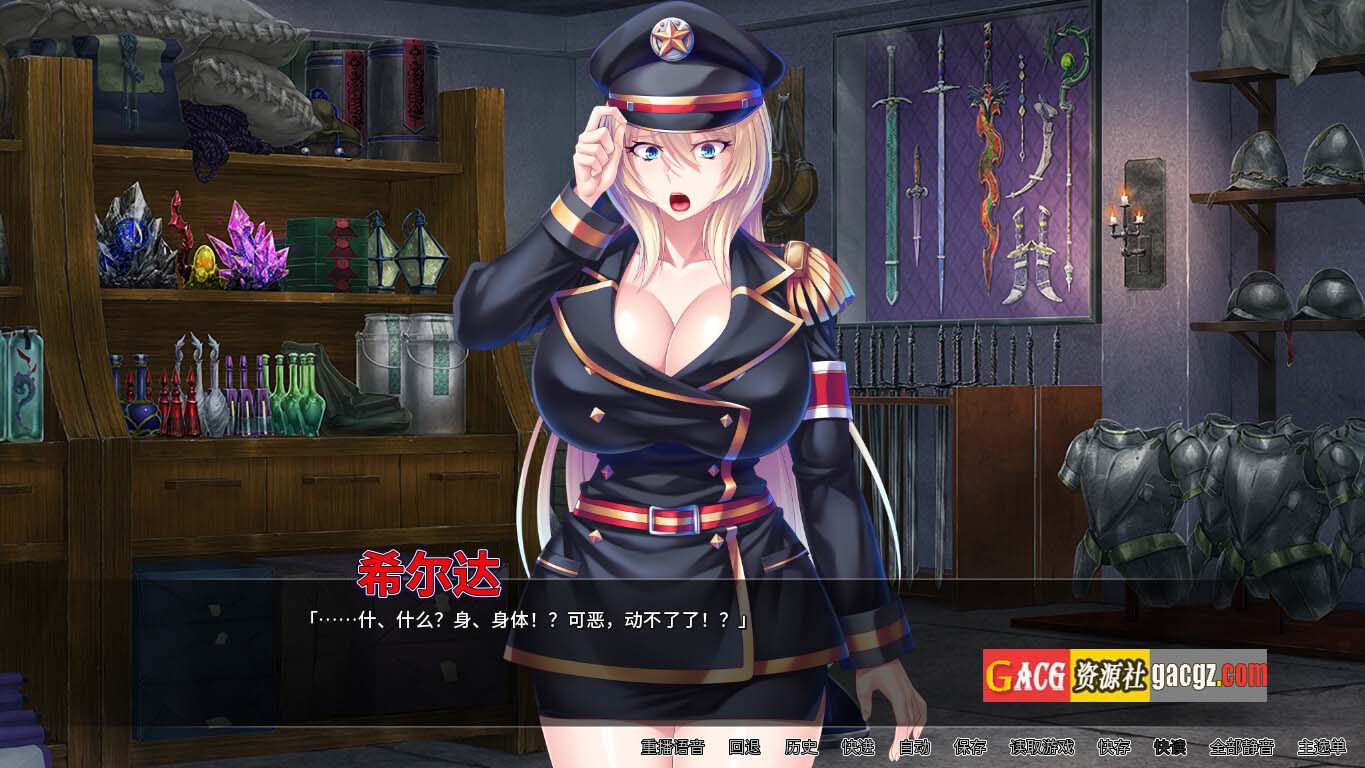This screenshot has height=768, width=1365.
Task: Quick load with 快读
Action: [1169, 747]
